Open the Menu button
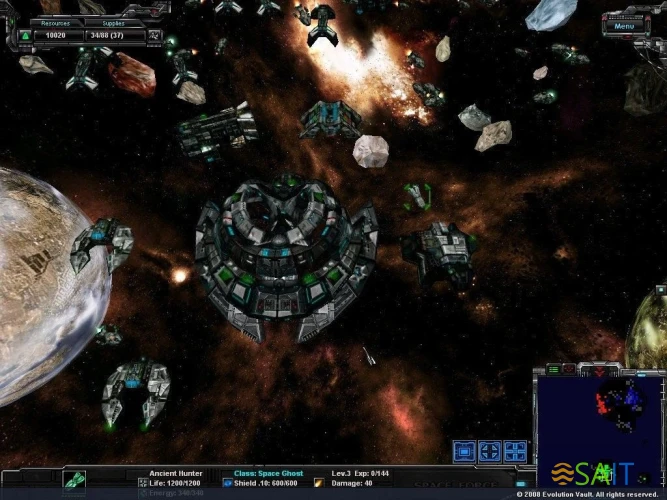This screenshot has width=667, height=500. 625,26
